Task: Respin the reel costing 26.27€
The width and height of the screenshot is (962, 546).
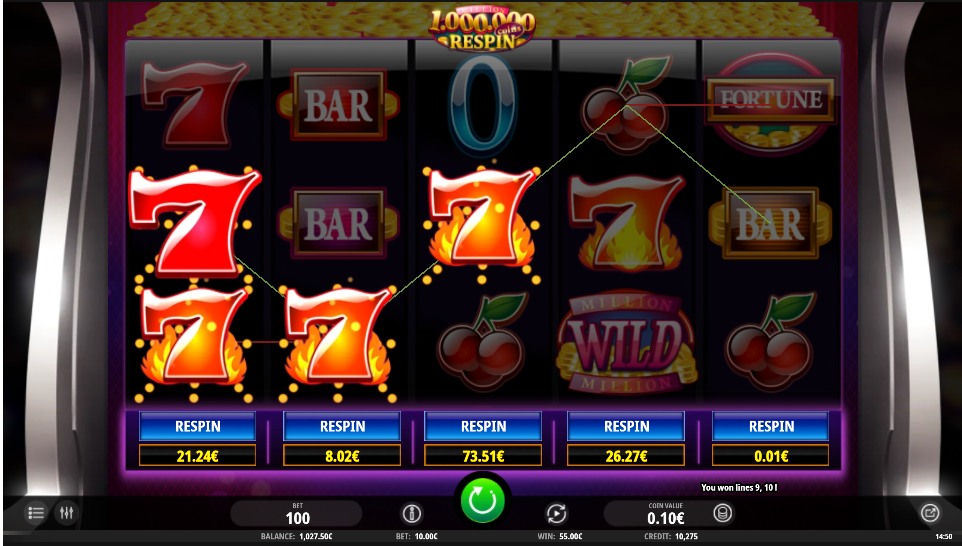Action: [x=626, y=426]
